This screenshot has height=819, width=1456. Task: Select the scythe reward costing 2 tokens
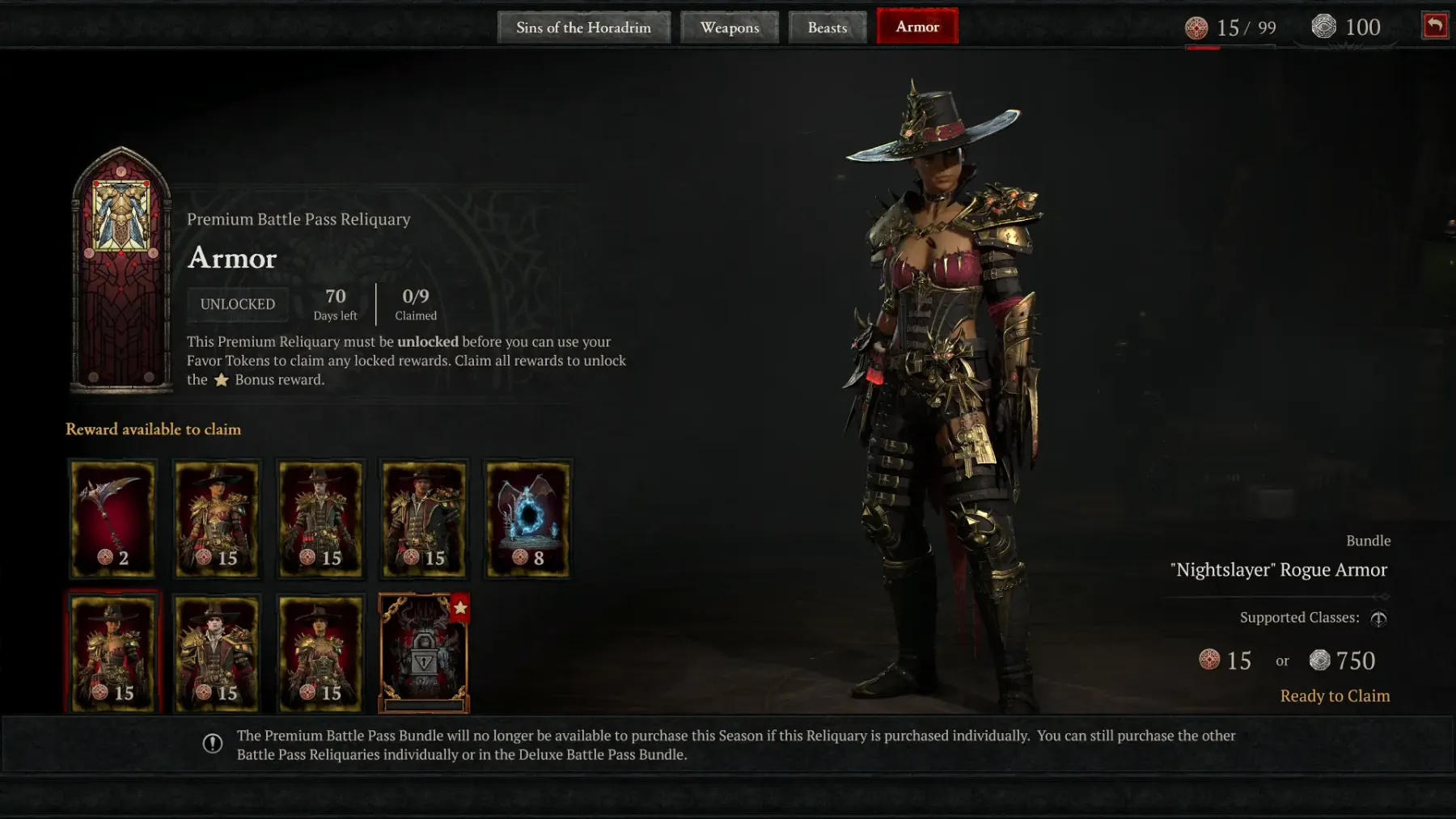[x=112, y=519]
